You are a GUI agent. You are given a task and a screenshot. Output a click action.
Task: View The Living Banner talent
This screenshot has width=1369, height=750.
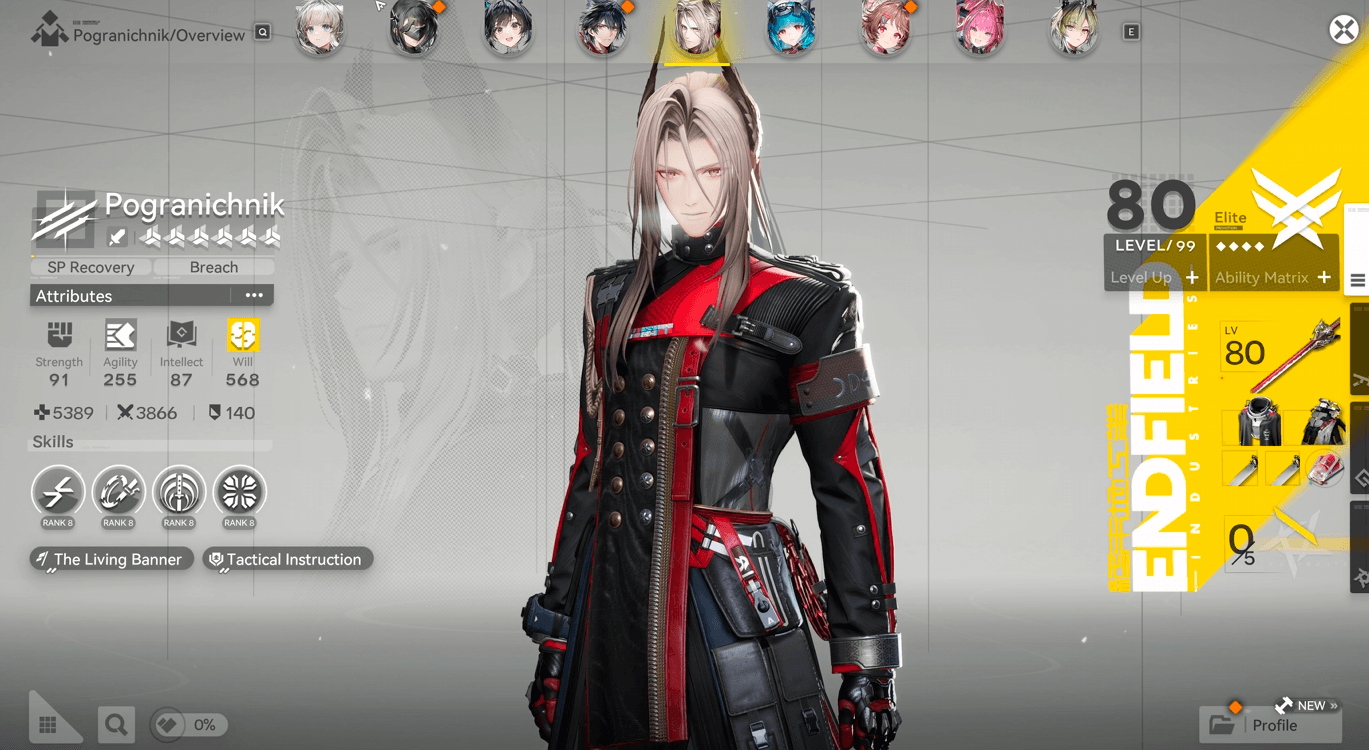pyautogui.click(x=110, y=559)
